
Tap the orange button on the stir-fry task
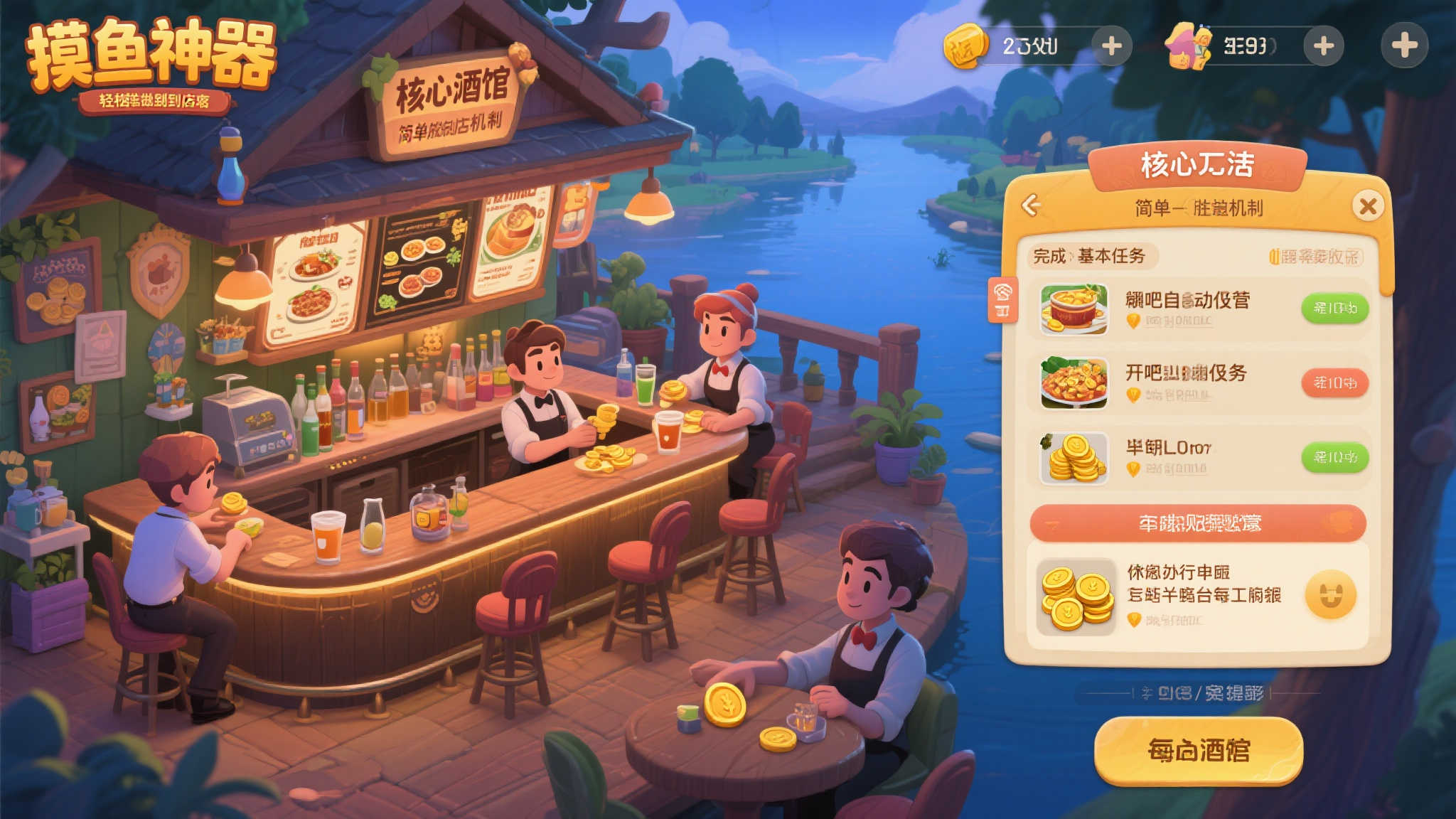point(1334,383)
